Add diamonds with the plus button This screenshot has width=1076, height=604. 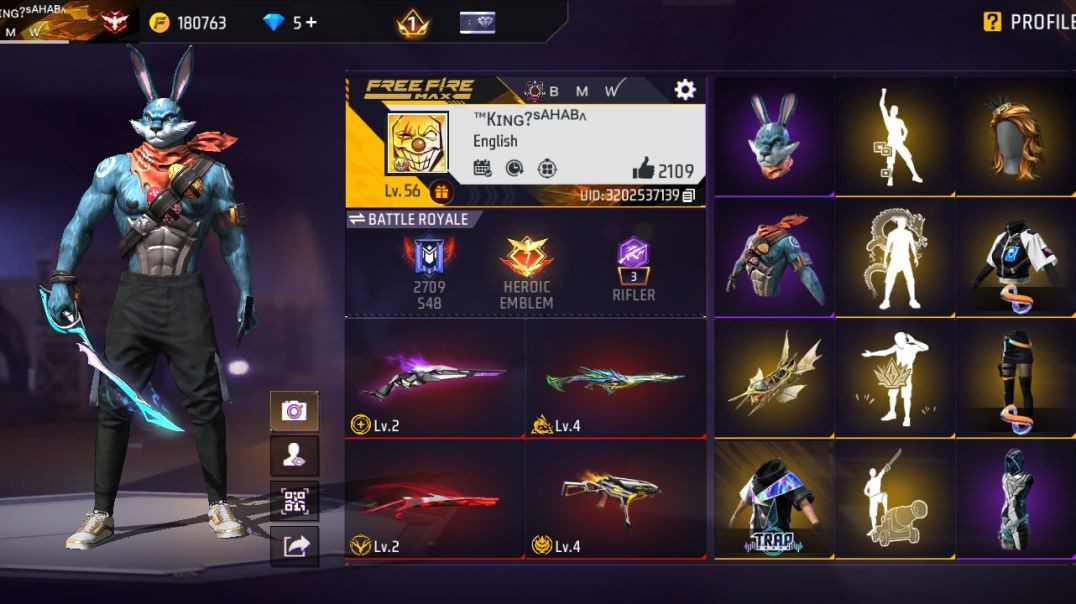pyautogui.click(x=311, y=22)
